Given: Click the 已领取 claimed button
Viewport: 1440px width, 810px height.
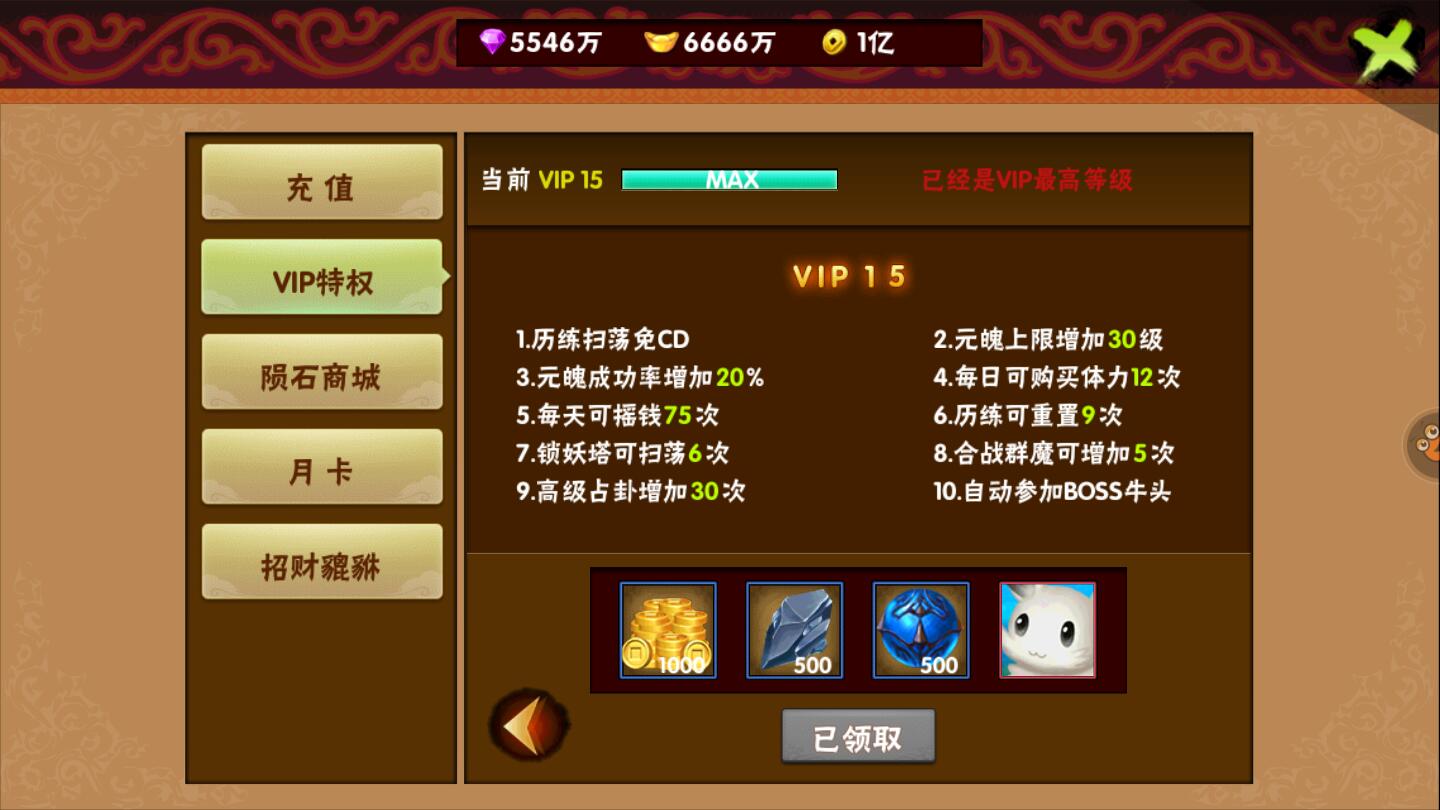Looking at the screenshot, I should click(x=858, y=735).
